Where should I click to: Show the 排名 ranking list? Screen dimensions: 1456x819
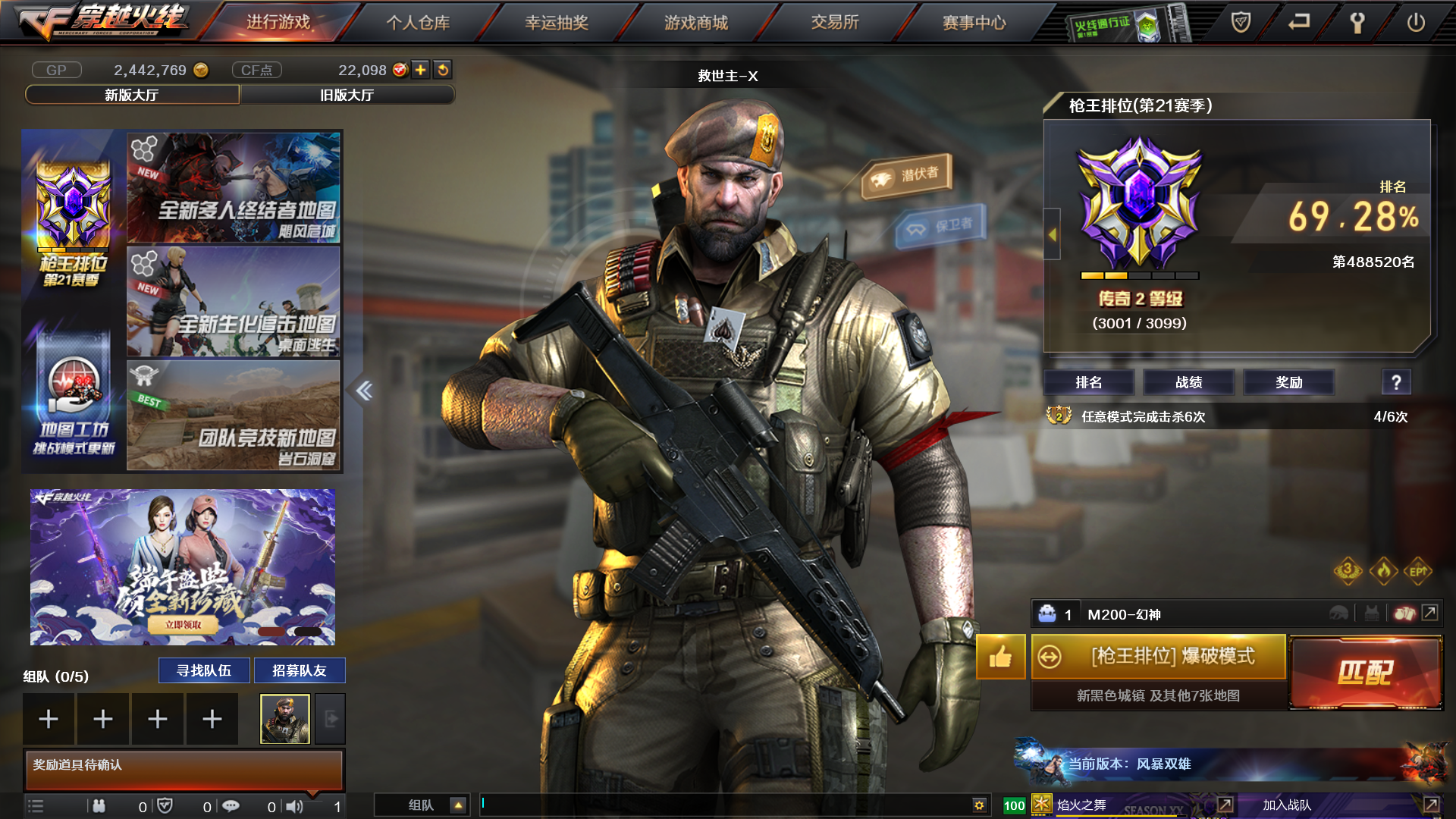point(1089,382)
